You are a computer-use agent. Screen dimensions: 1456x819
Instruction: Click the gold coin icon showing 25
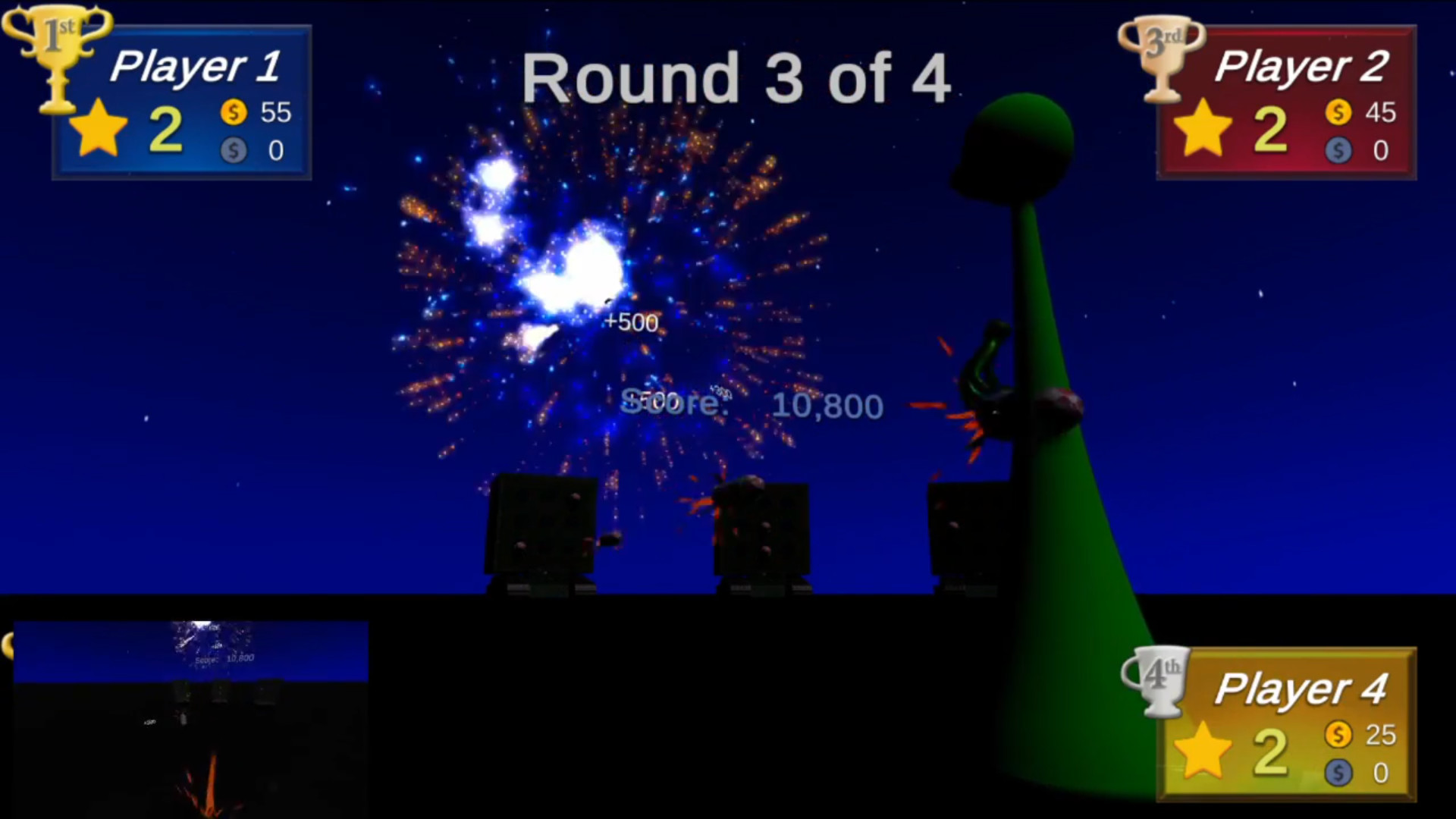pyautogui.click(x=1339, y=734)
